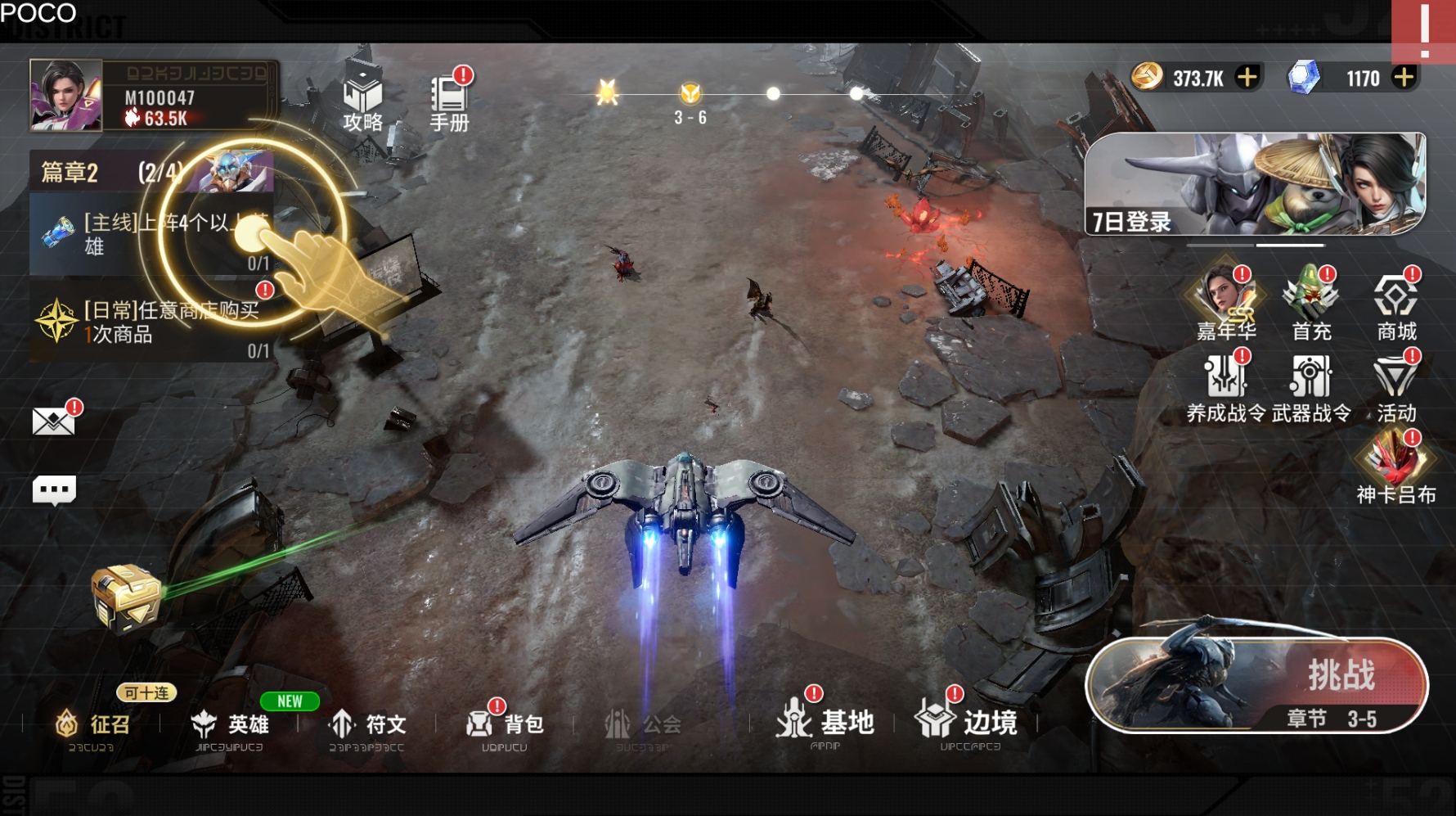Click the player avatar portrait
Viewport: 1456px width, 816px height.
pyautogui.click(x=66, y=95)
